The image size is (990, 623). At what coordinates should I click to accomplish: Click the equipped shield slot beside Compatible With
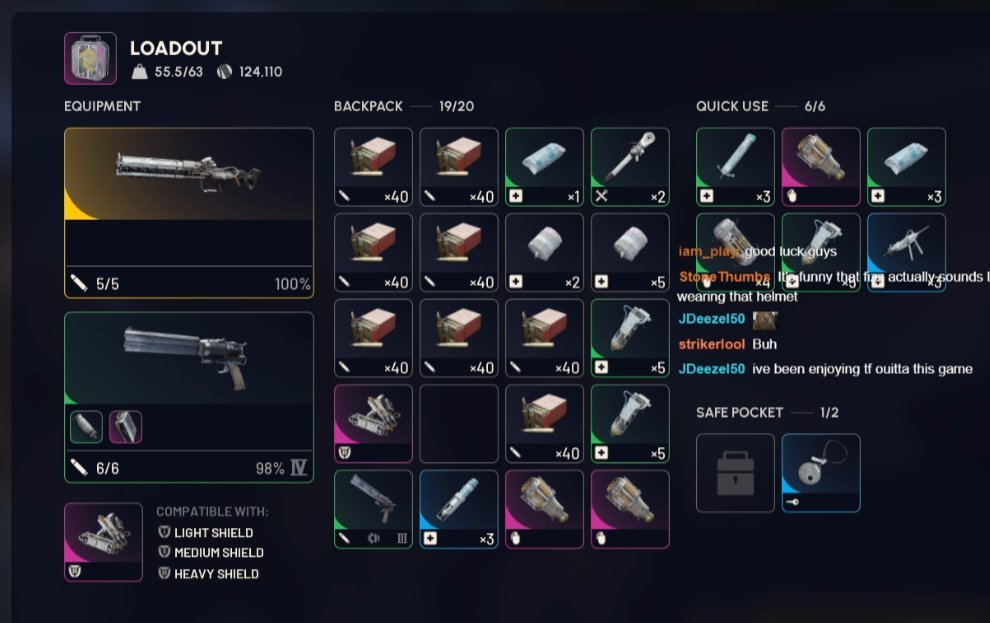tap(103, 542)
